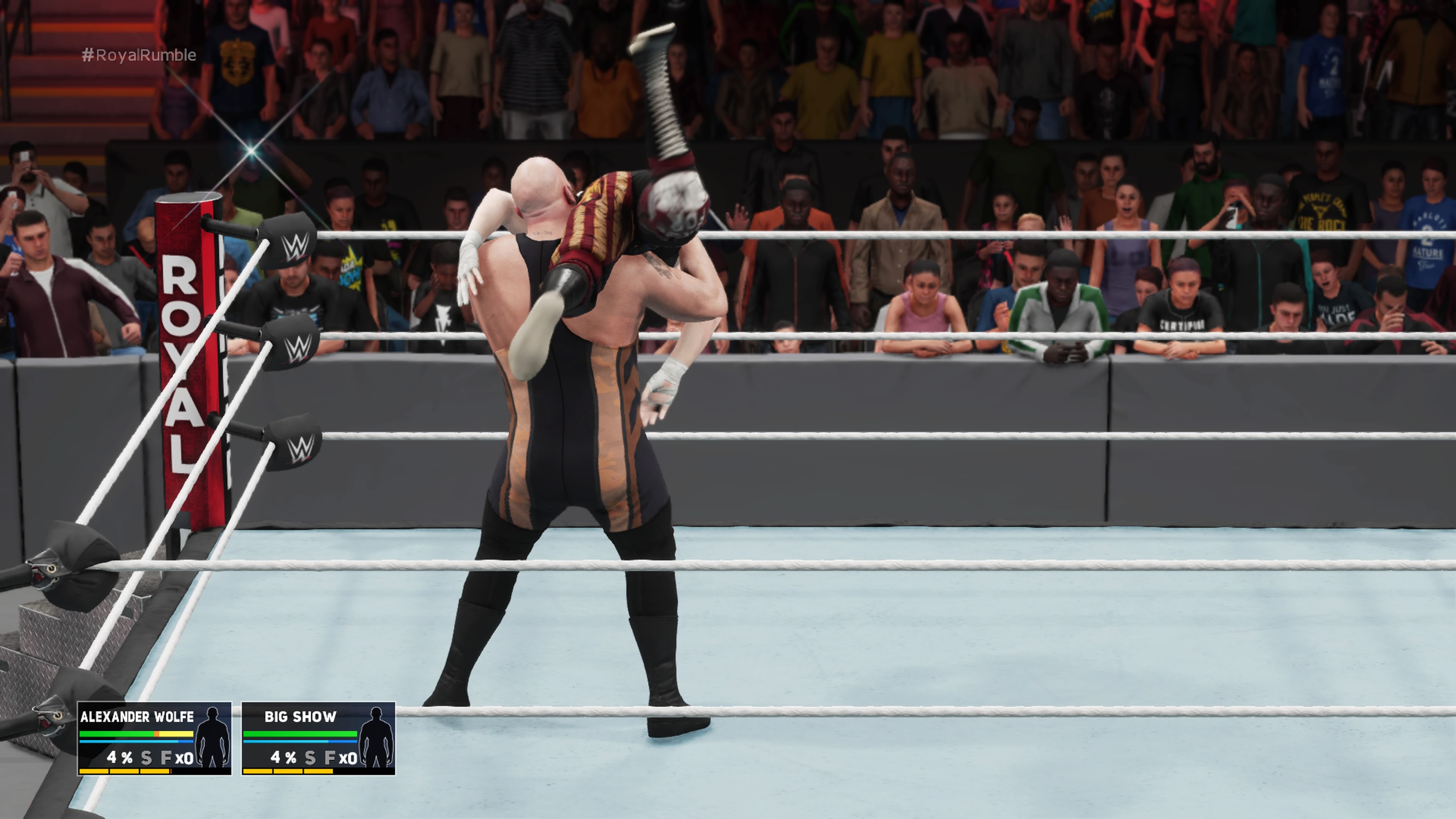Click the 4 % momentum label on Big Show's panel
The width and height of the screenshot is (1456, 819).
tap(284, 758)
